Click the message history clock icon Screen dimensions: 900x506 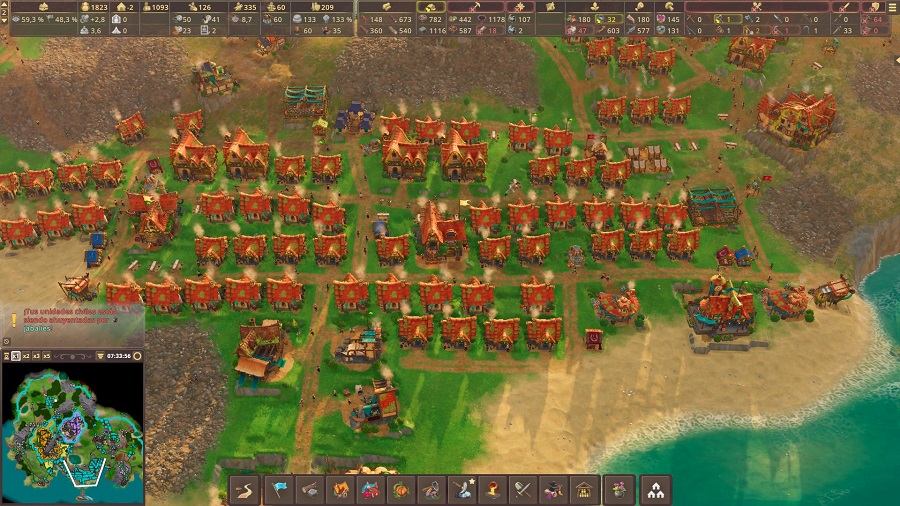point(7,341)
